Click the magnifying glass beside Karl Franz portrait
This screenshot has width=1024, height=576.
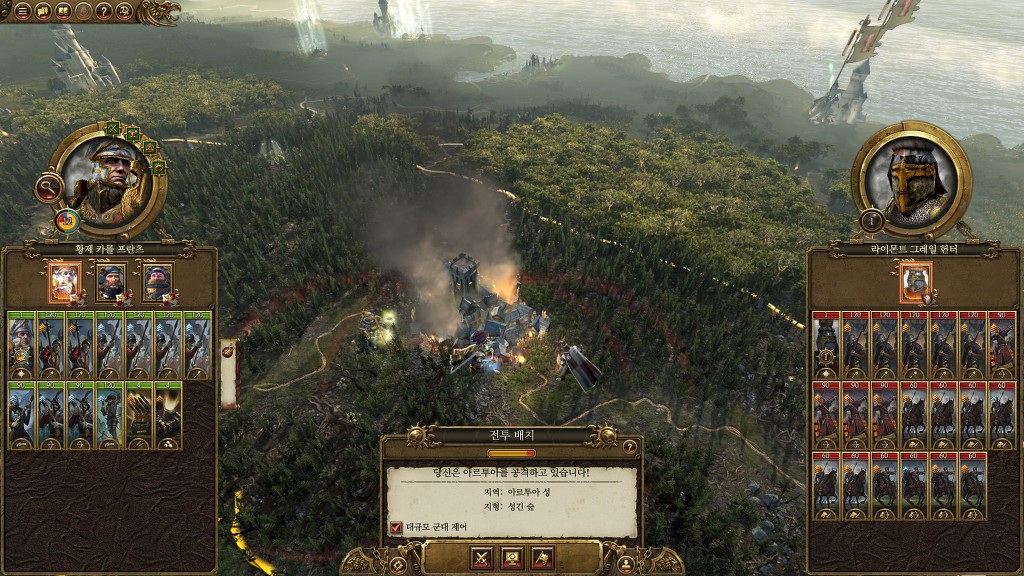click(48, 186)
